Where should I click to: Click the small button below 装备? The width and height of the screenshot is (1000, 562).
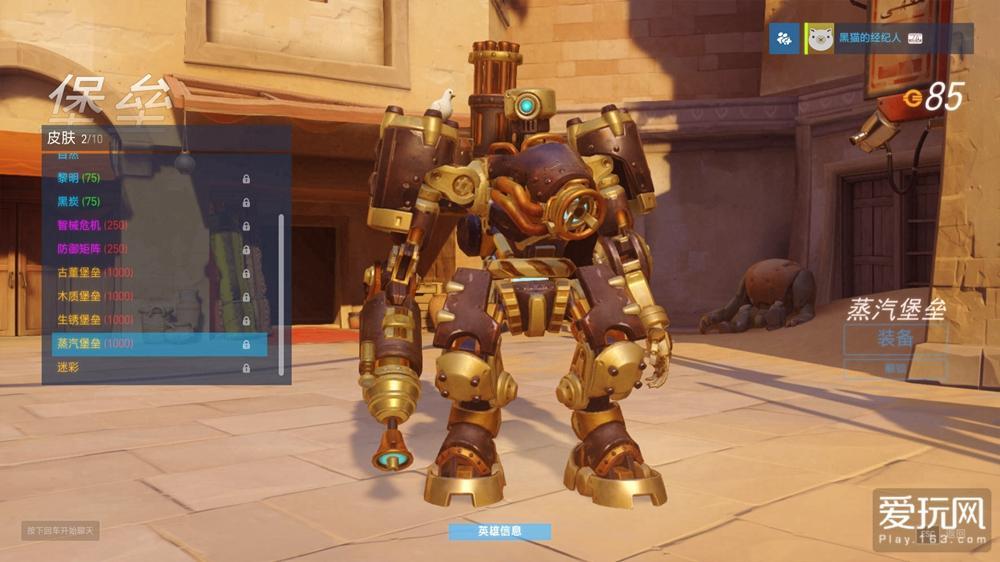[x=894, y=368]
